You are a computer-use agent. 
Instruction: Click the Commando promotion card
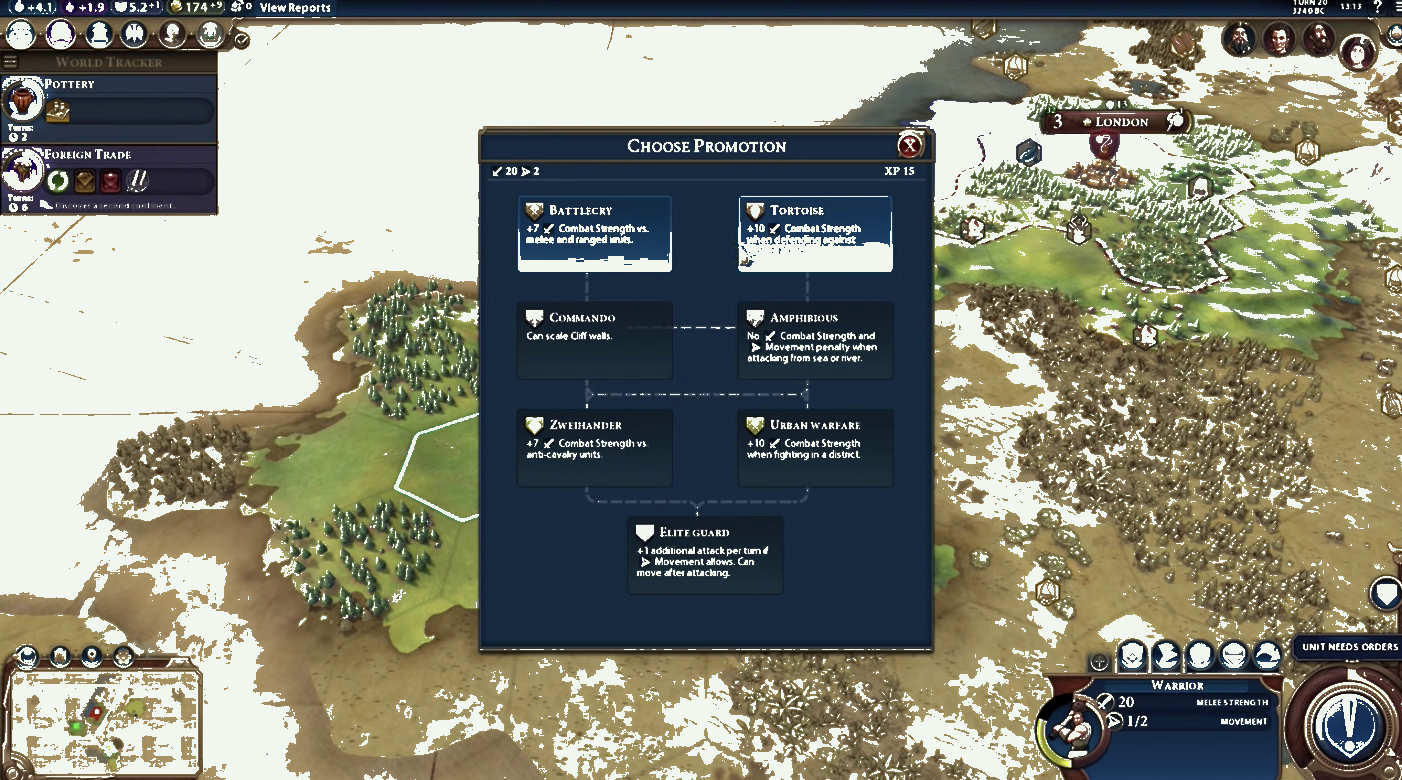(x=595, y=340)
